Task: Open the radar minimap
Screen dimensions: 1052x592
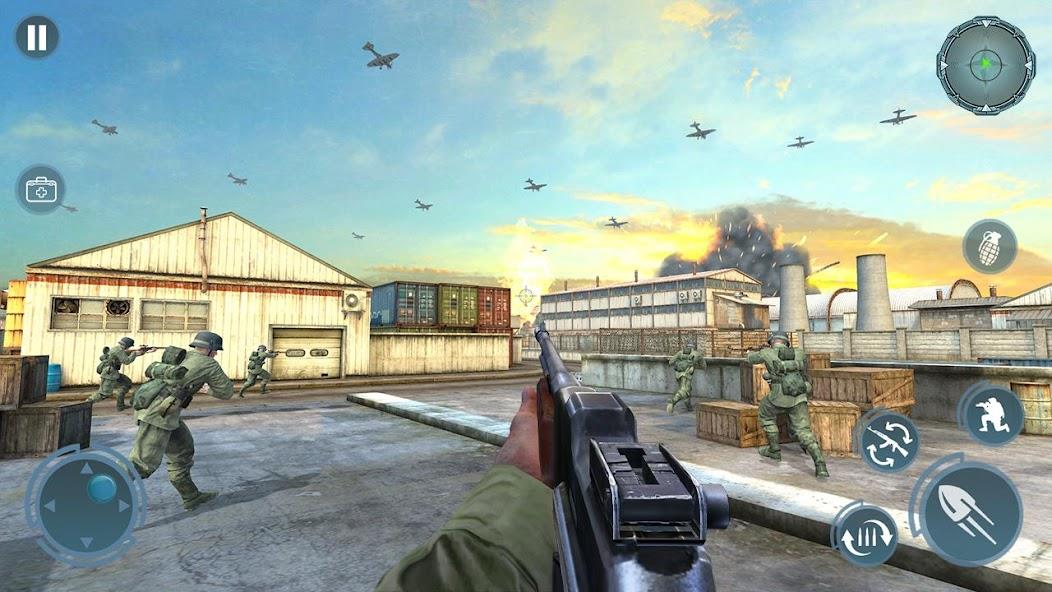Action: 985,66
